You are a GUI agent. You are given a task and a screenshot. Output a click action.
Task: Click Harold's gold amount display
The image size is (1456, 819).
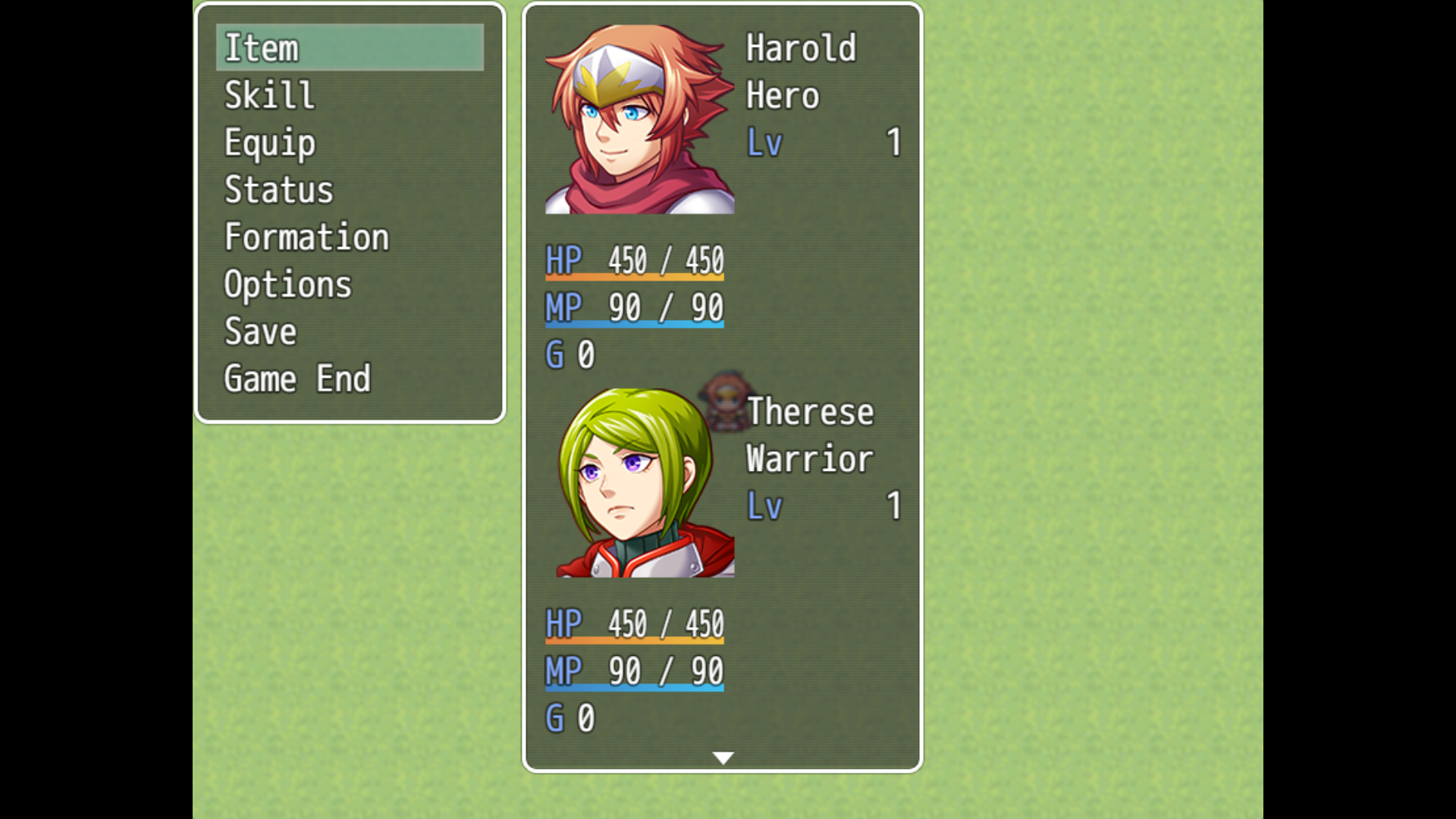click(x=567, y=353)
